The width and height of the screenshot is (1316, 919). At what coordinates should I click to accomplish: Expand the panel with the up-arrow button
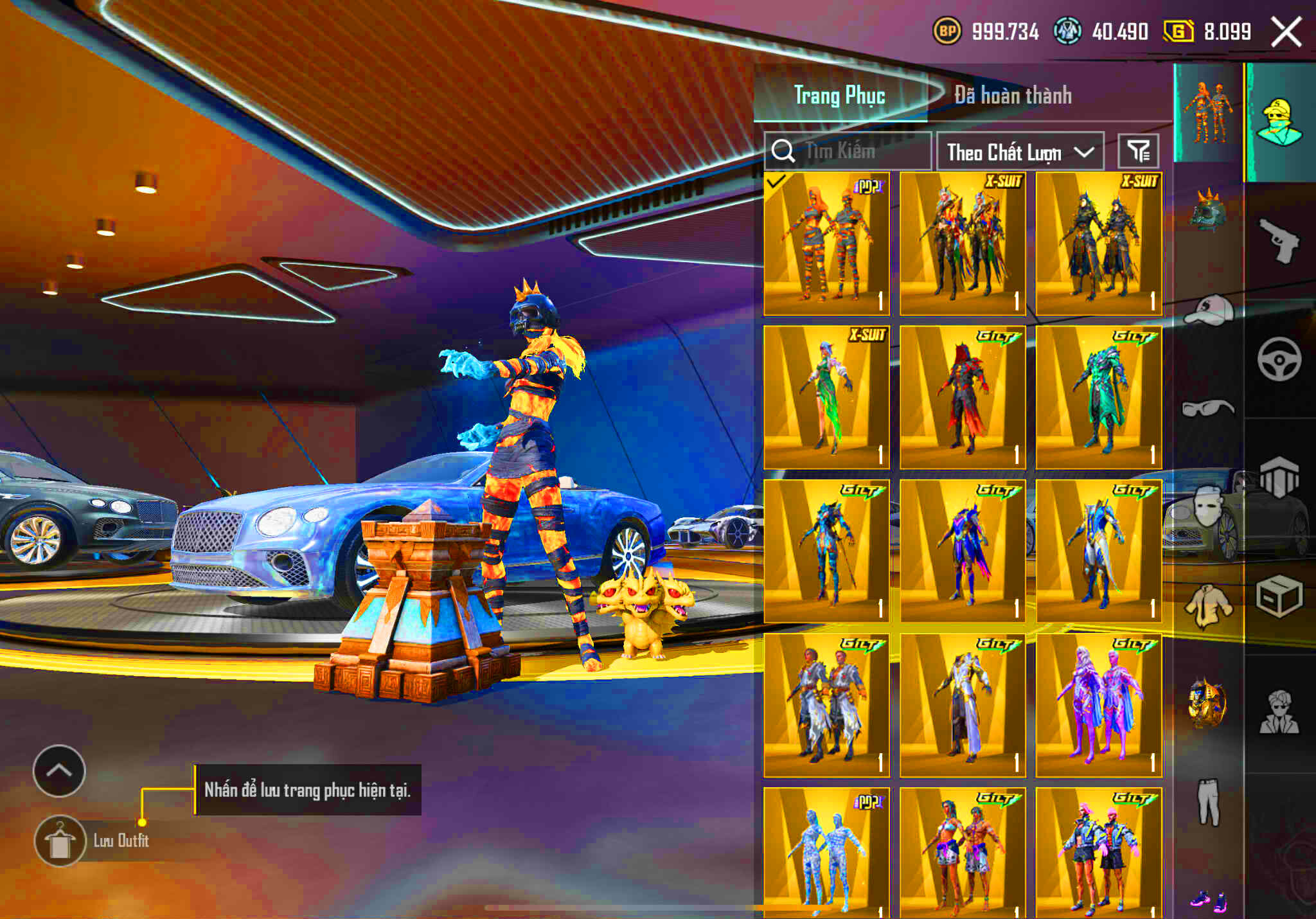[x=59, y=771]
